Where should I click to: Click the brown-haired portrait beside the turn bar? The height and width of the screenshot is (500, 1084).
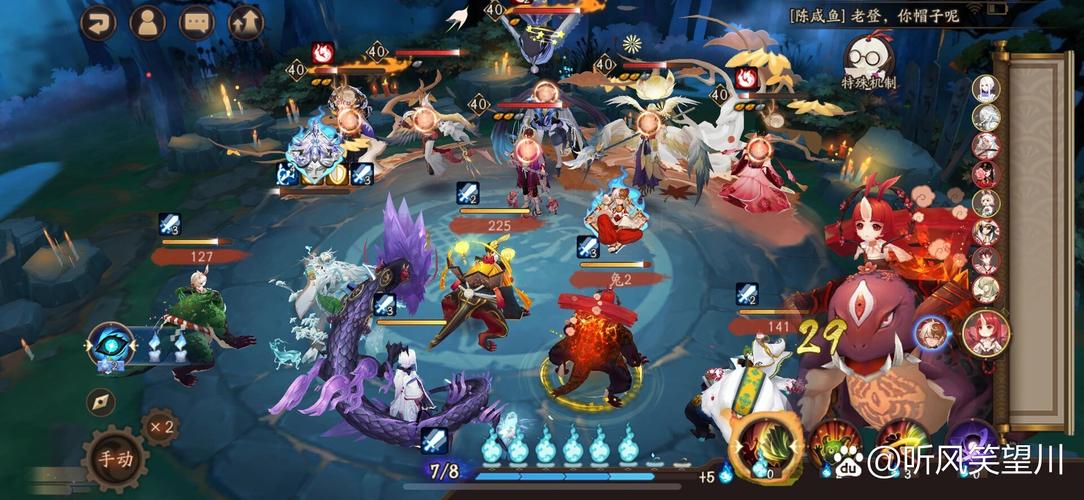(x=932, y=333)
